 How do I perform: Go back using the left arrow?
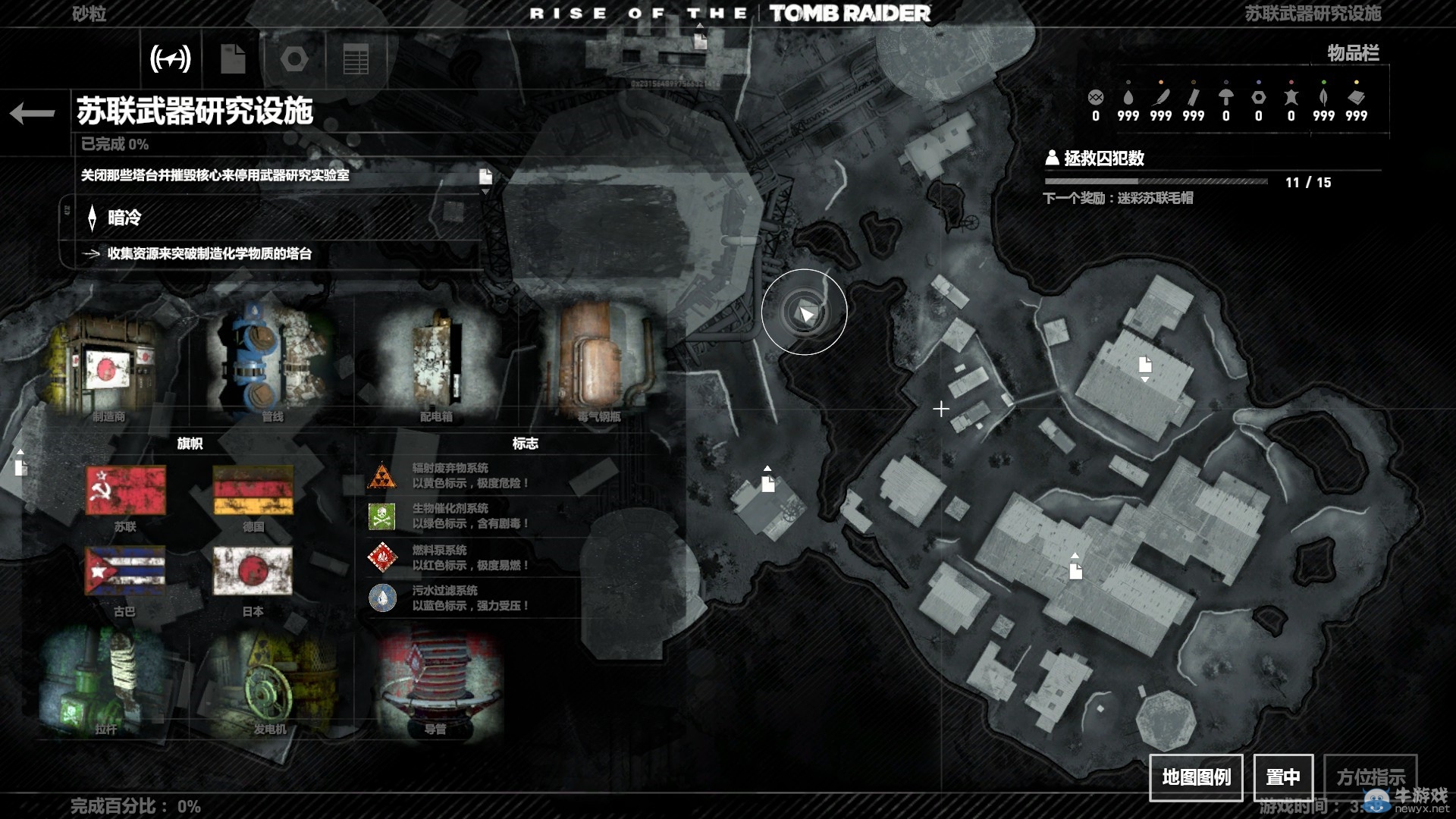click(33, 114)
